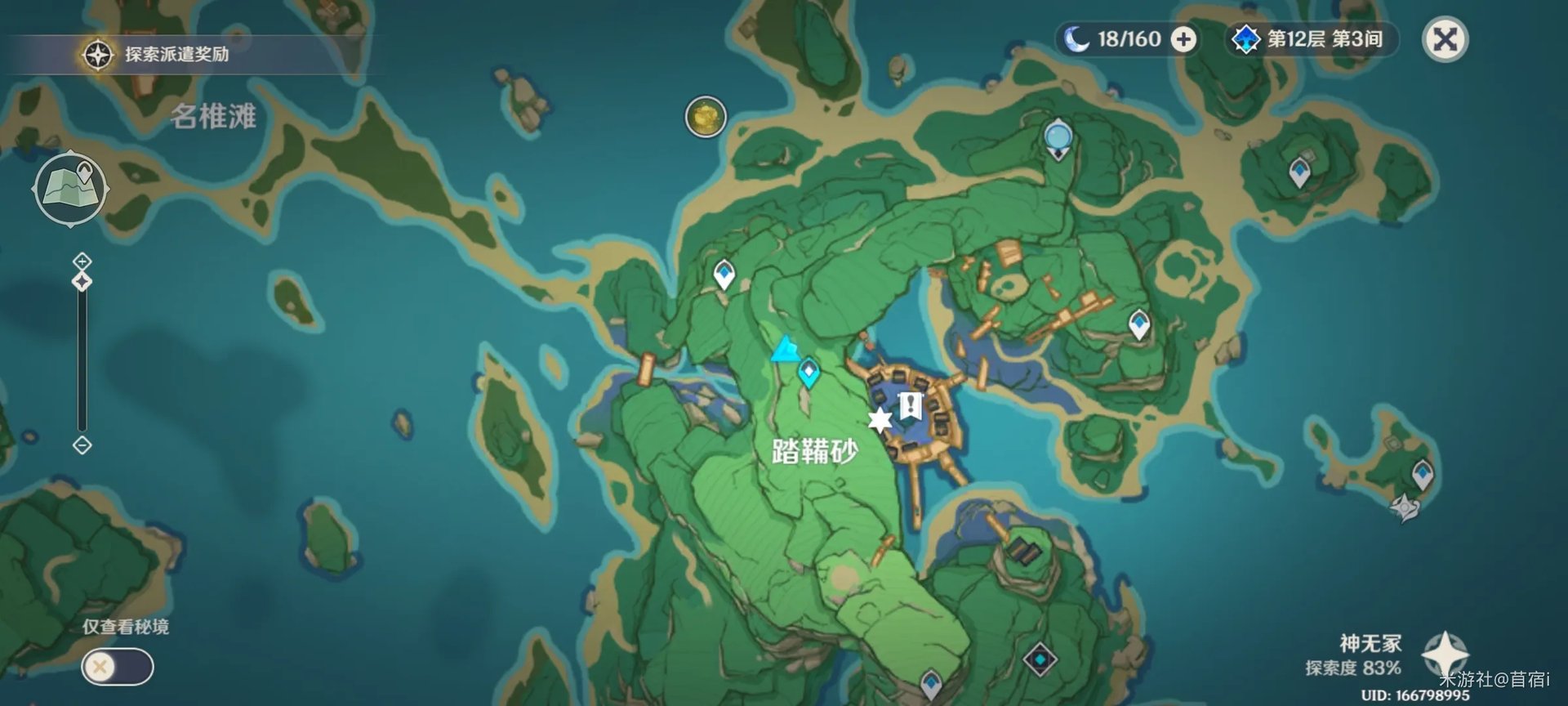Zoom out the map with minus button
The height and width of the screenshot is (706, 1568).
coord(82,445)
